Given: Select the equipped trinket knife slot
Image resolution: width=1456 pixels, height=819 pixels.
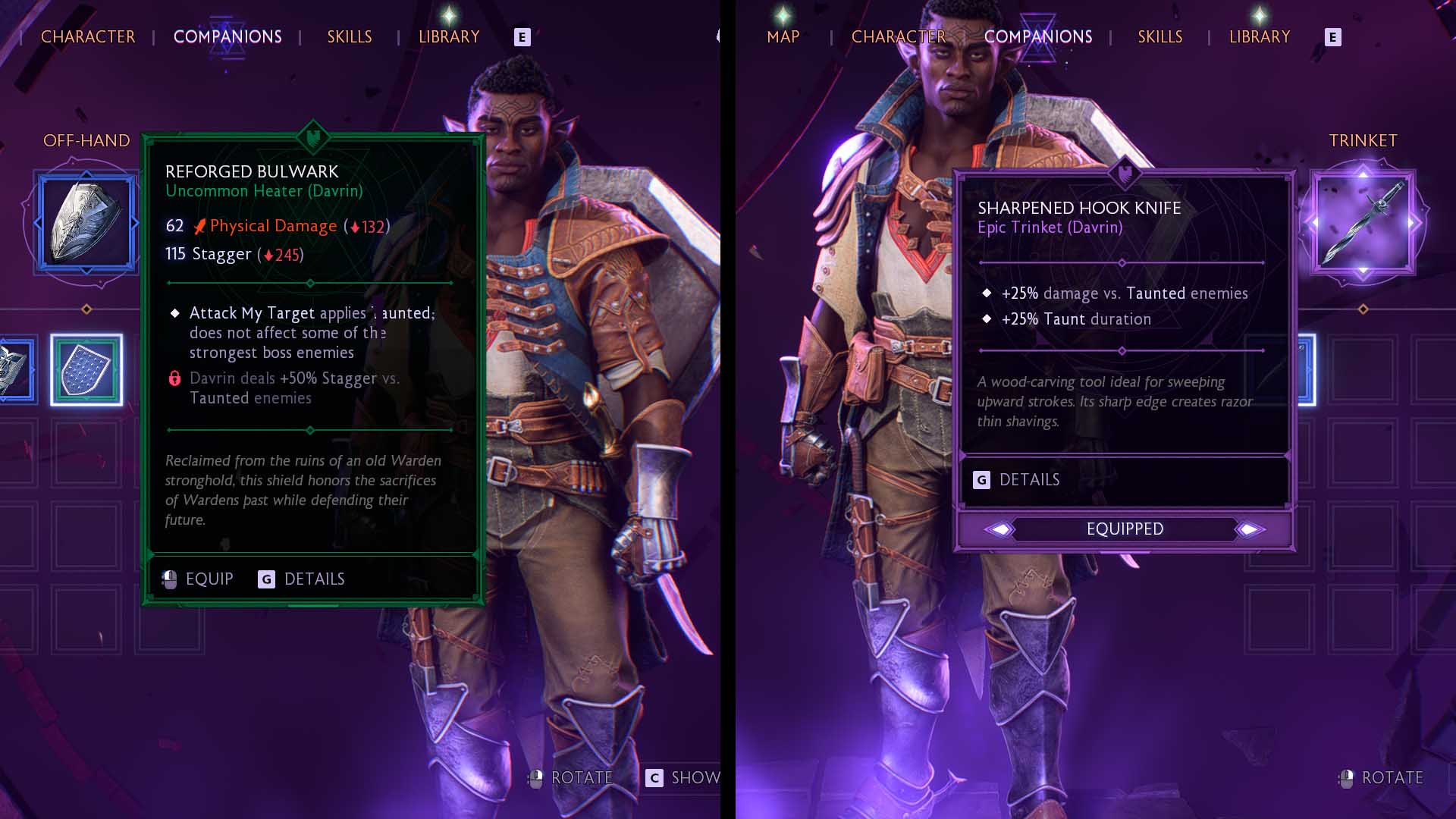Looking at the screenshot, I should coord(1363,221).
